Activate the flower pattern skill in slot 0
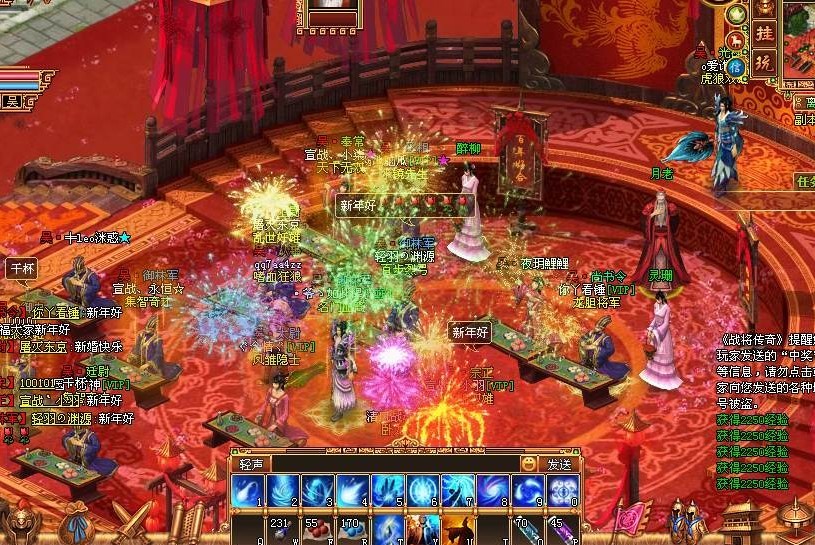Viewport: 815px width, 545px height. point(562,491)
